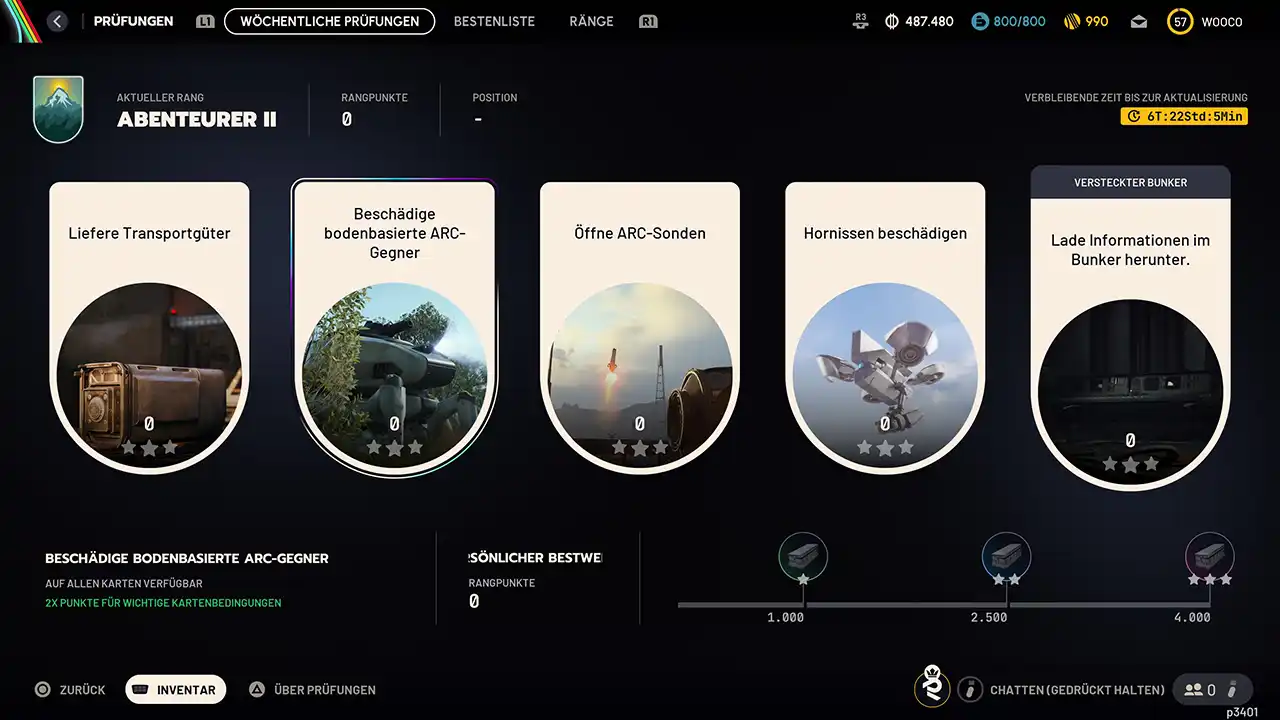
Task: Open the WOOCO player profile
Action: tap(1207, 22)
